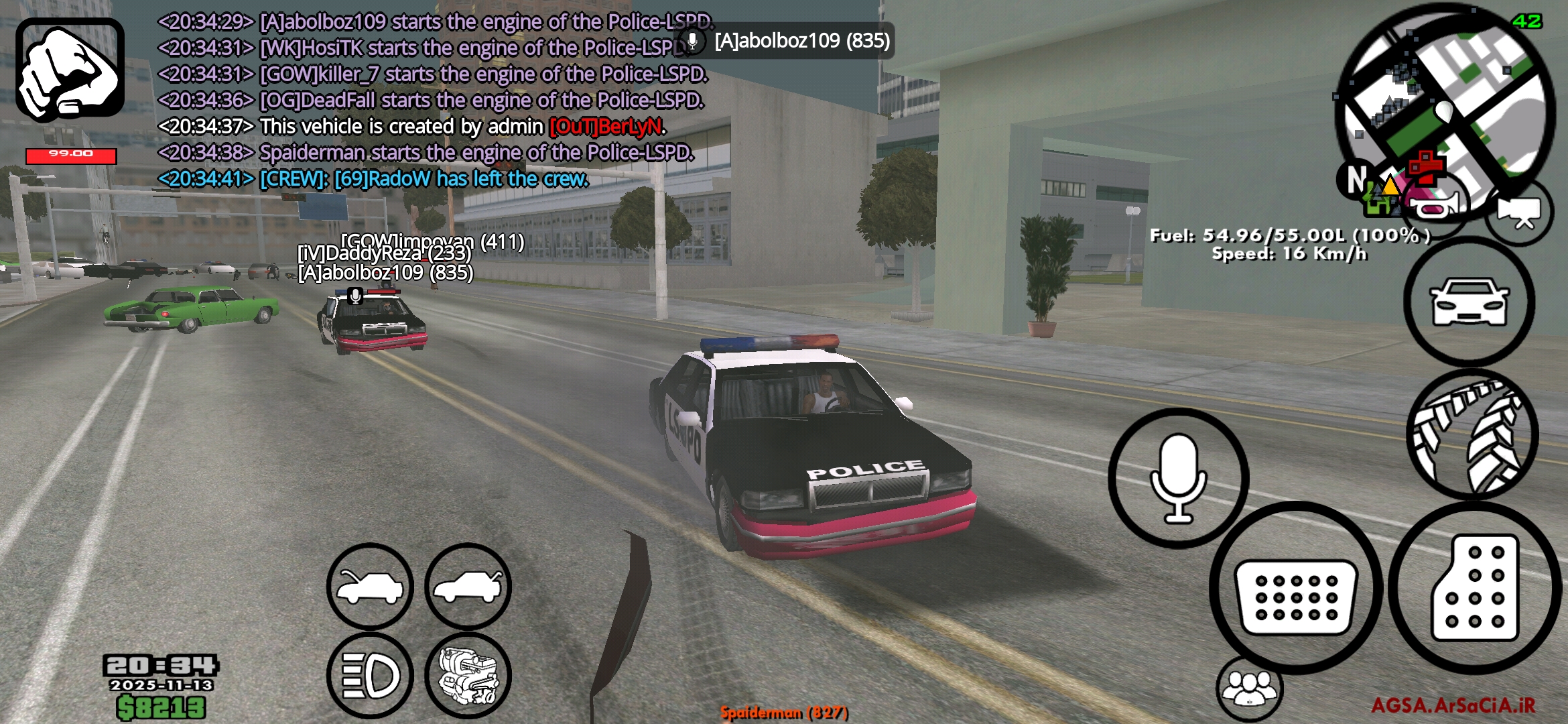Screen dimensions: 1568x724
Task: Toggle the car hood open button
Action: (x=370, y=587)
